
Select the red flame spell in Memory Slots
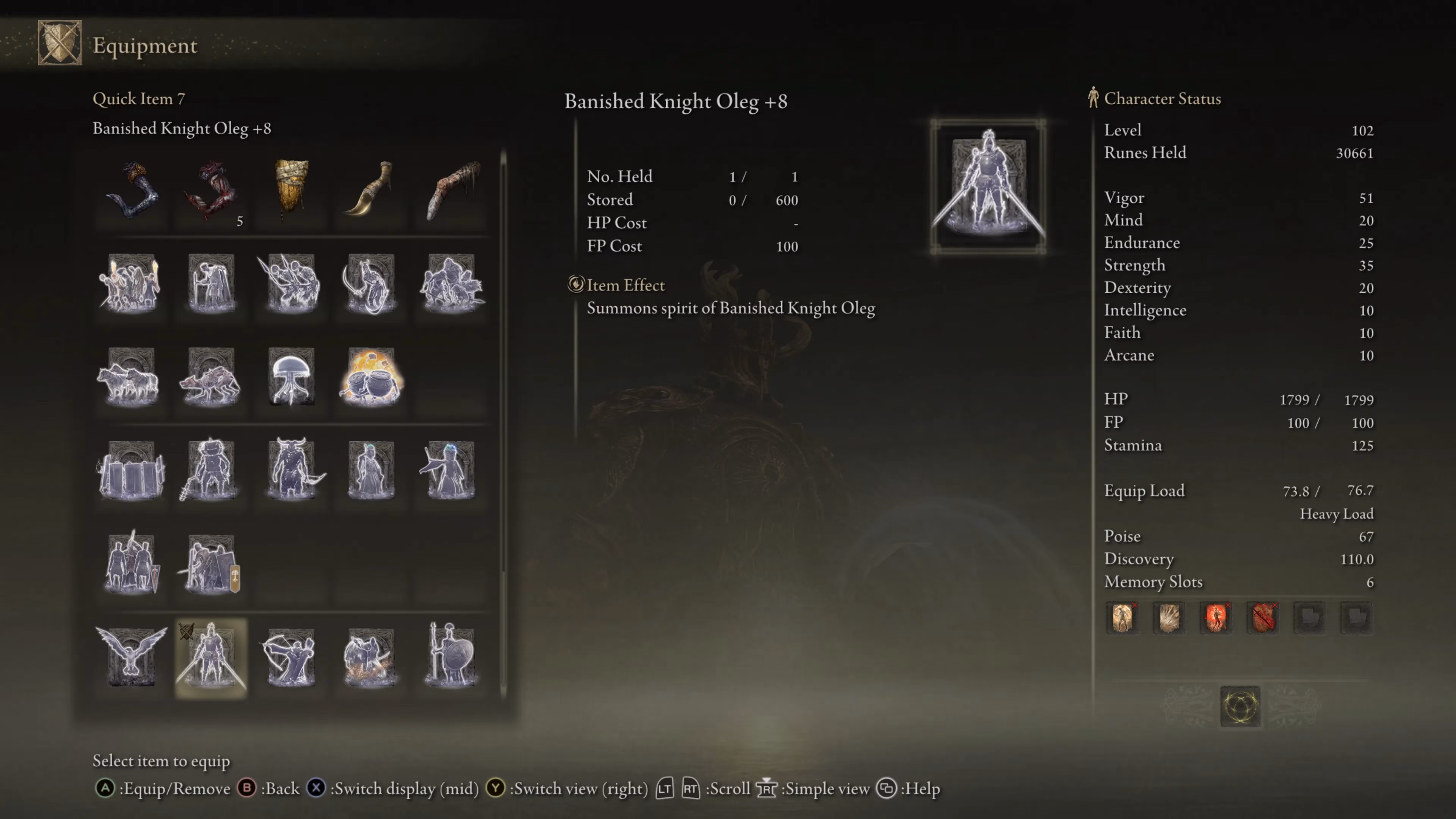pos(1216,618)
